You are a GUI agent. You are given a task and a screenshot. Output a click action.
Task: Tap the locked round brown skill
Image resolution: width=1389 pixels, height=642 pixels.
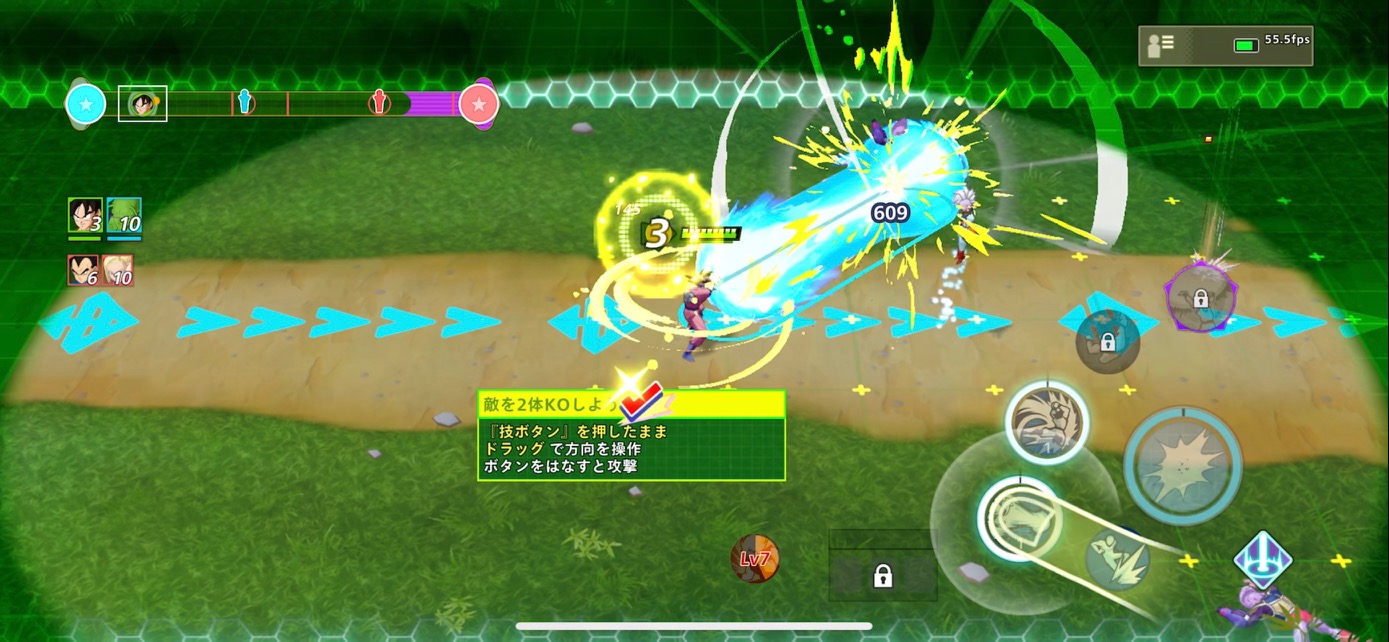(x=1107, y=342)
